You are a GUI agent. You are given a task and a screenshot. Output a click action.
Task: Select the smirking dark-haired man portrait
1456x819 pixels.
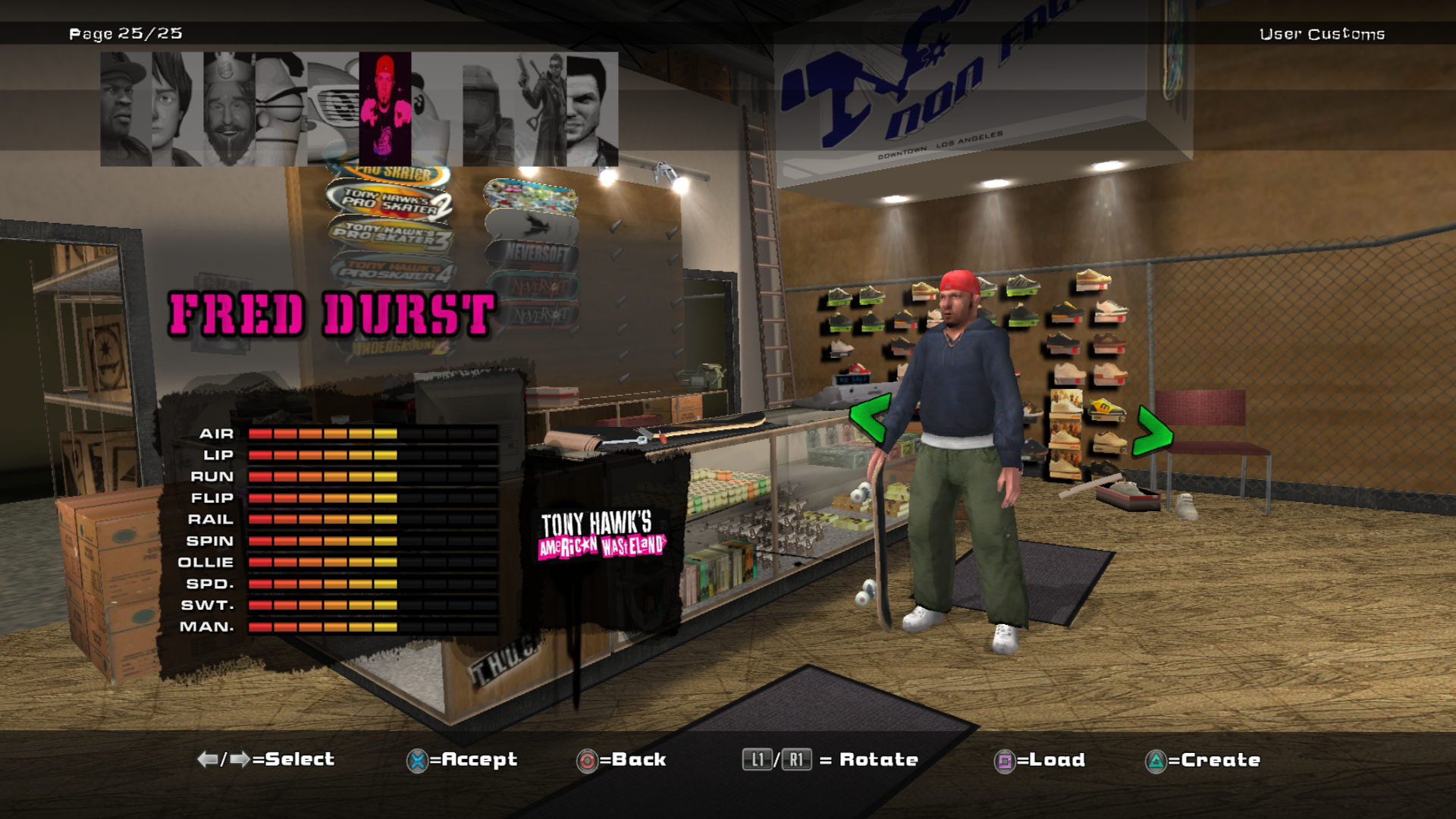coord(592,109)
